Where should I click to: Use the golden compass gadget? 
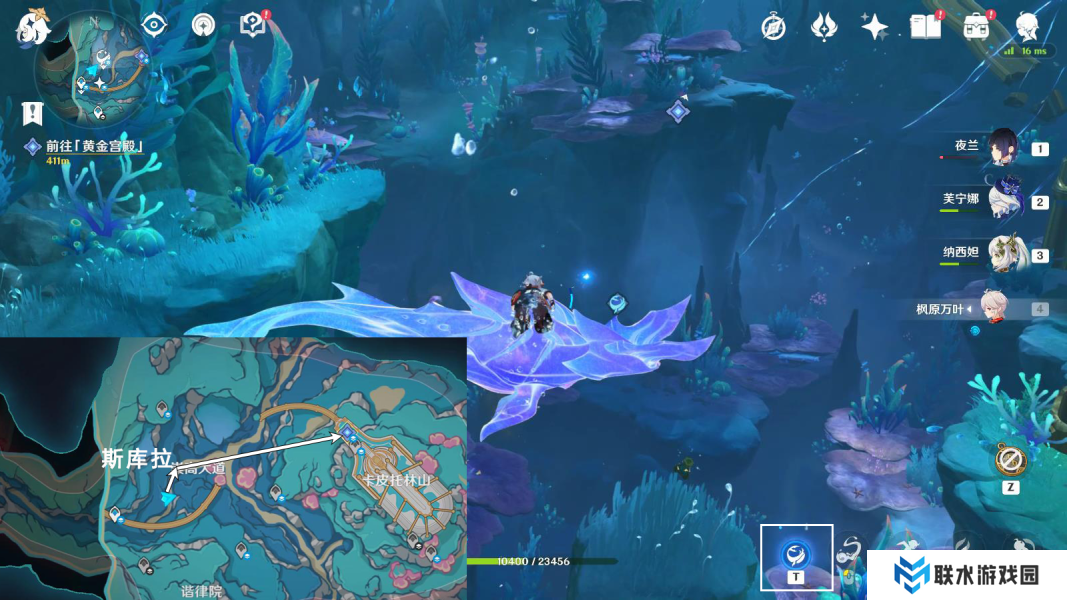pyautogui.click(x=1010, y=461)
